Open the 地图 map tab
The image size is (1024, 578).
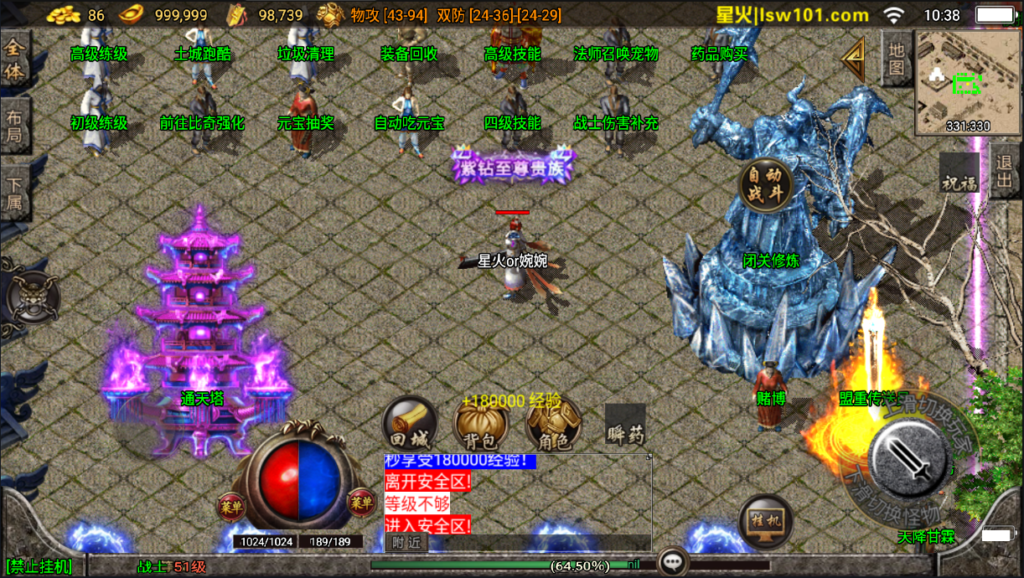click(897, 59)
